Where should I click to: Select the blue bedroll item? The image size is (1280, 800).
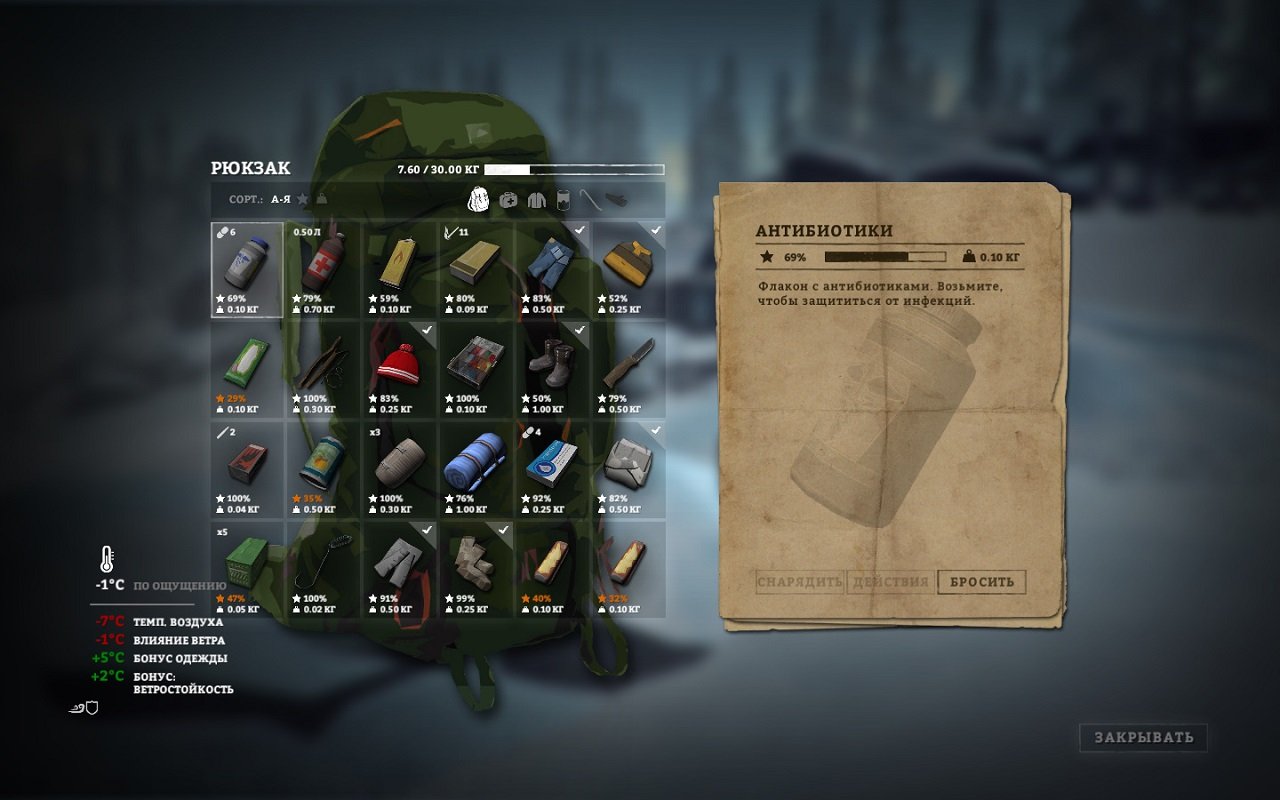tap(478, 468)
